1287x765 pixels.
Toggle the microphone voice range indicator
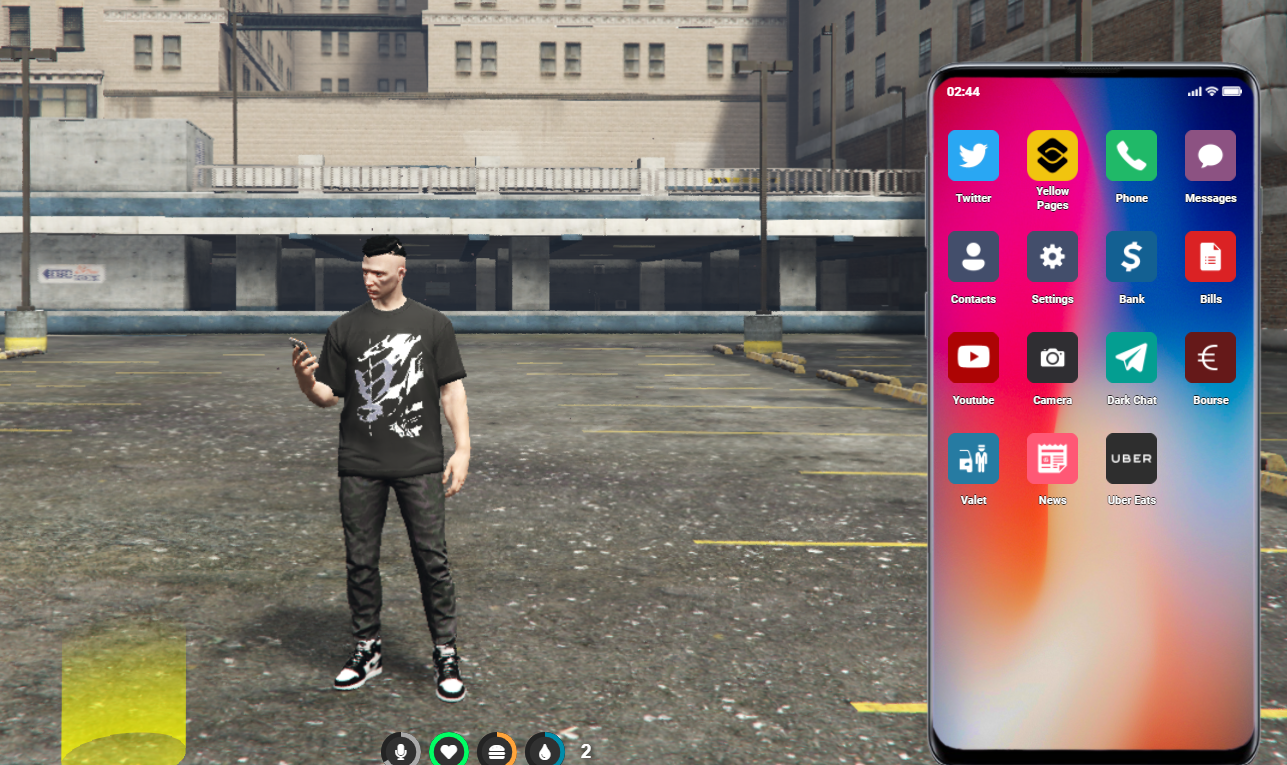pyautogui.click(x=400, y=749)
